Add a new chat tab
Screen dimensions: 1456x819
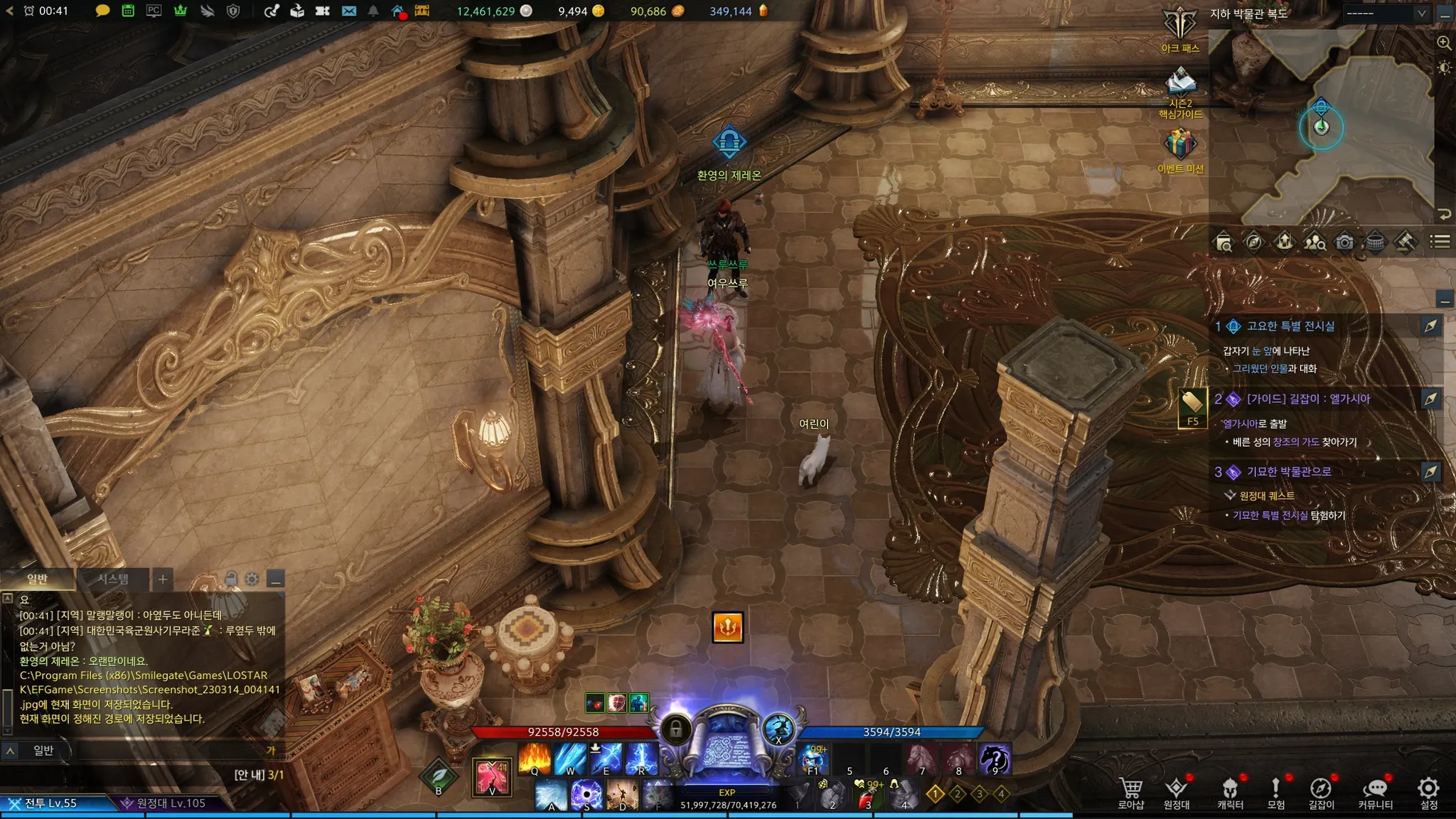(x=163, y=579)
